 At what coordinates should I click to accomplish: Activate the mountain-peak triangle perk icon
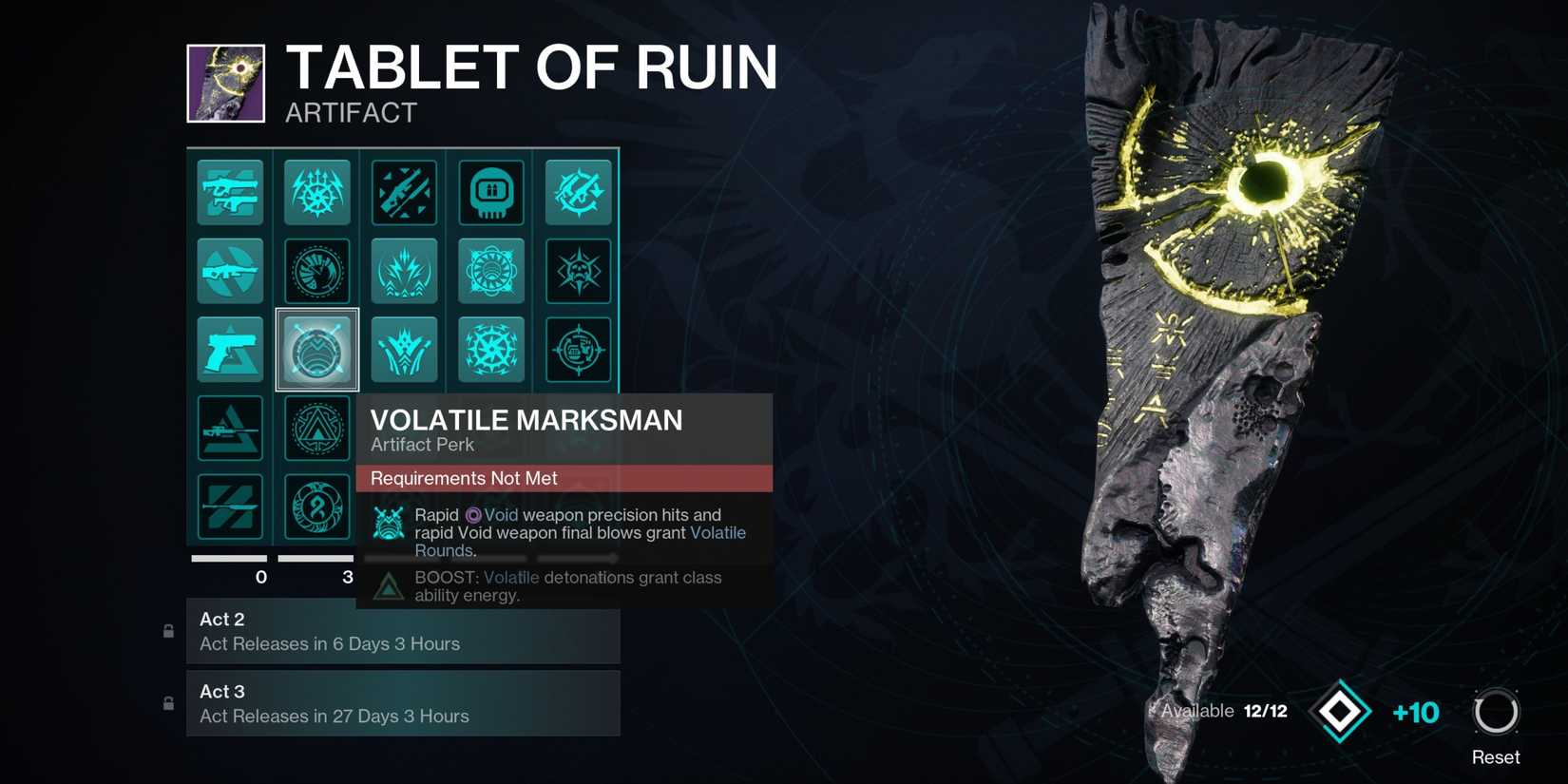(x=316, y=428)
